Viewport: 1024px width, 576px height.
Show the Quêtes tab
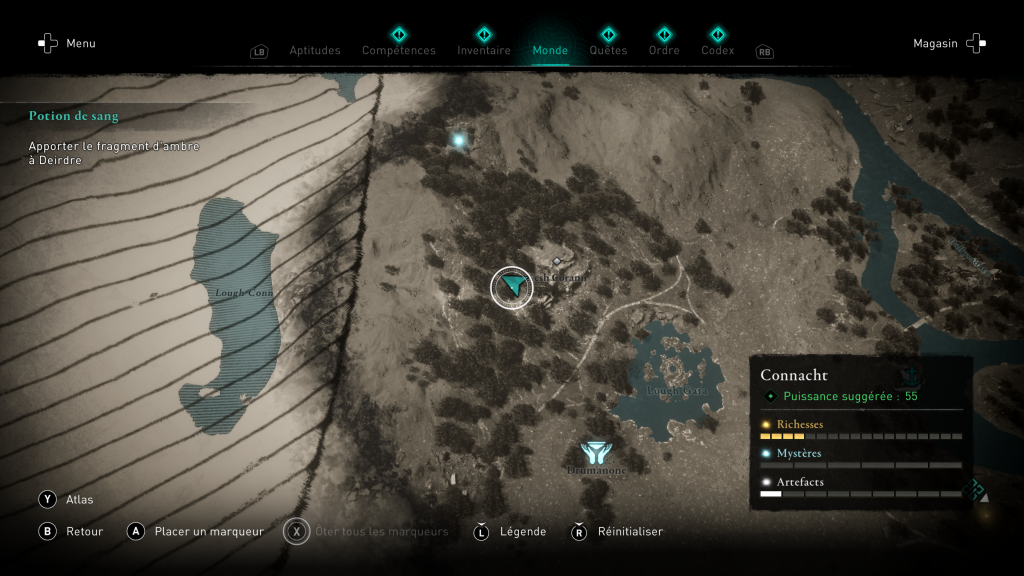pos(608,50)
